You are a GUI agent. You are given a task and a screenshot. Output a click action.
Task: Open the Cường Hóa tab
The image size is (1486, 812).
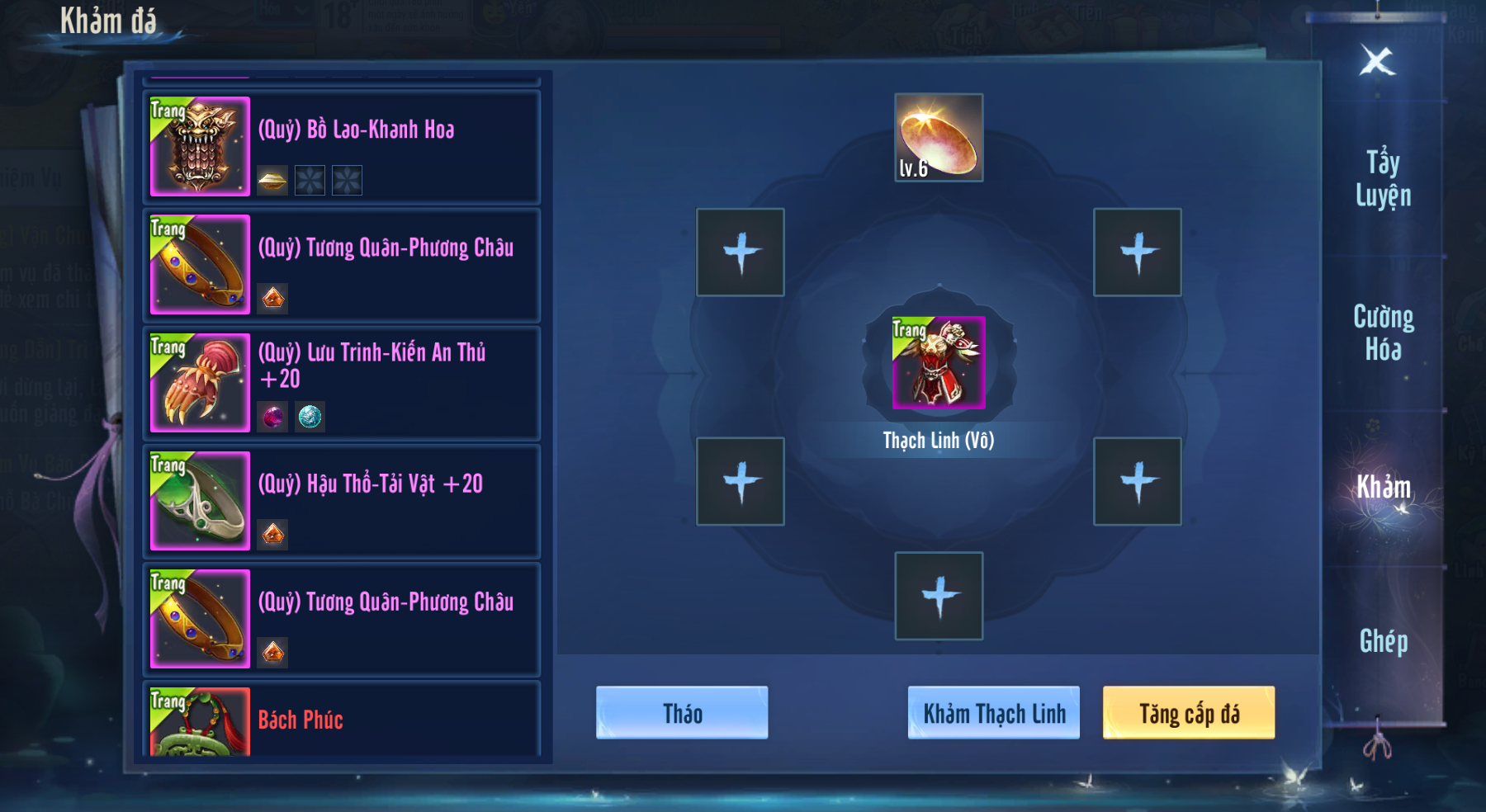point(1383,333)
